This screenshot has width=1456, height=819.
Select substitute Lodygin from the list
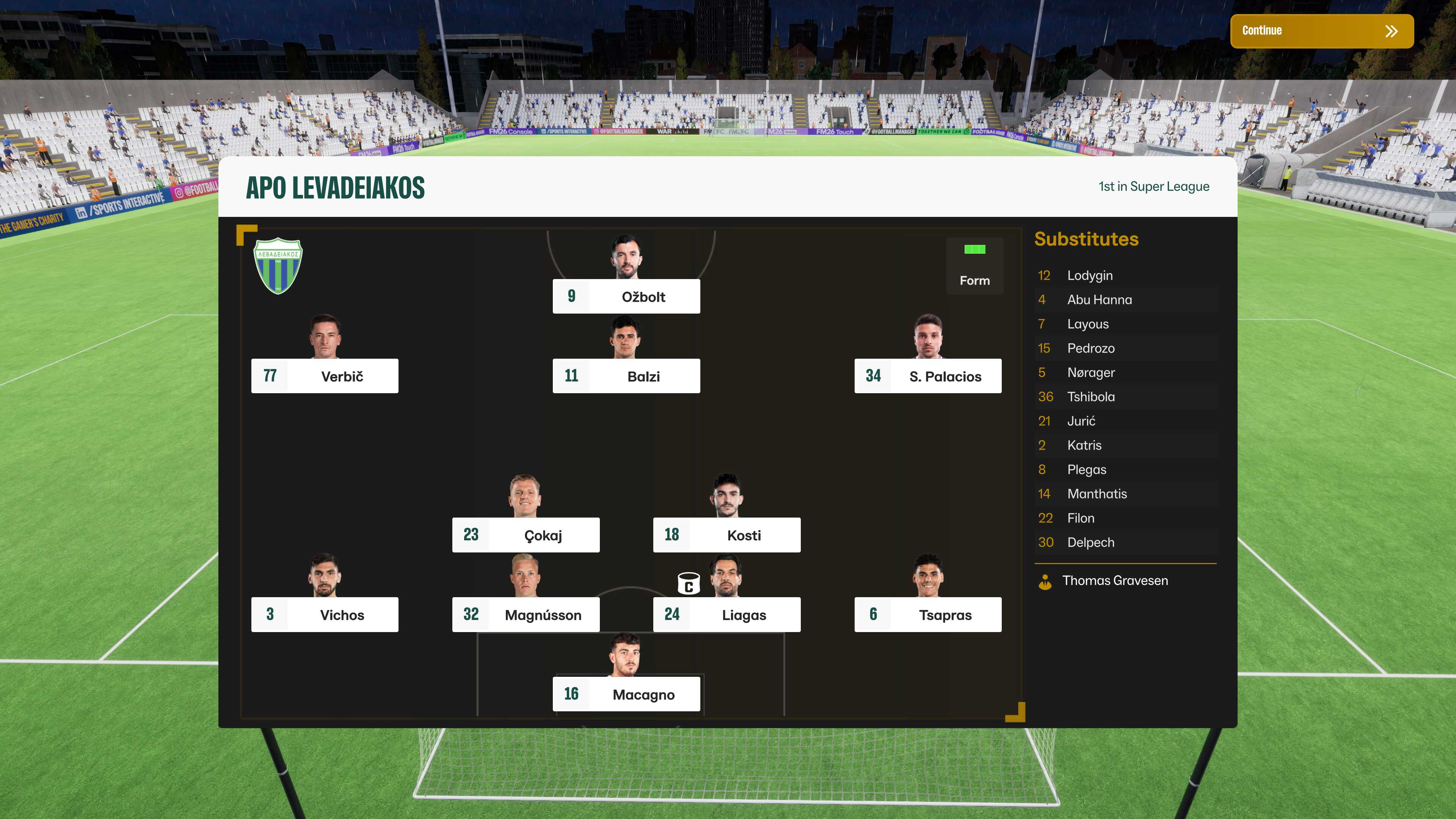coord(1089,276)
